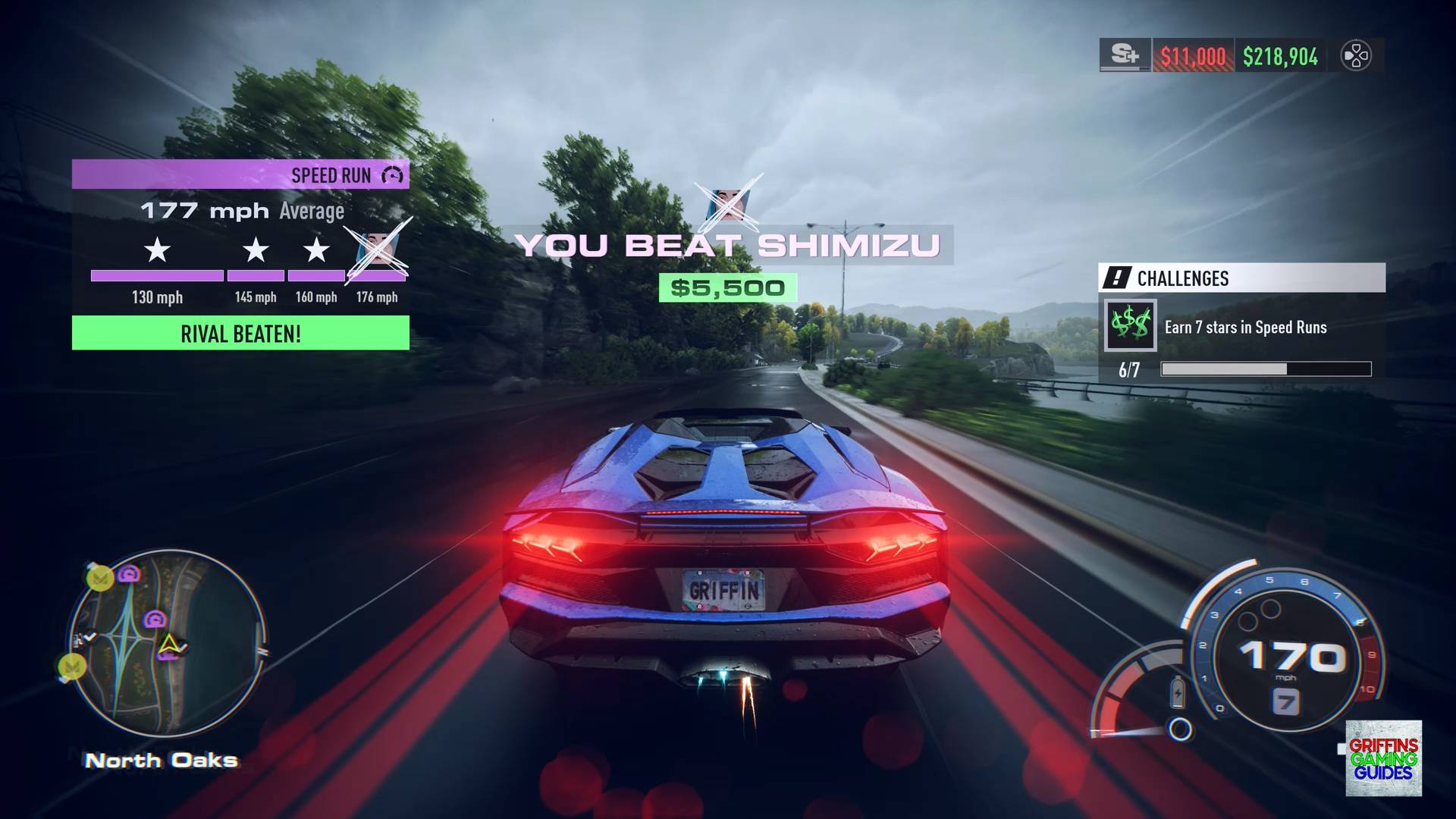Image resolution: width=1456 pixels, height=819 pixels.
Task: Click the circular minimap of North Oaks
Action: 168,644
